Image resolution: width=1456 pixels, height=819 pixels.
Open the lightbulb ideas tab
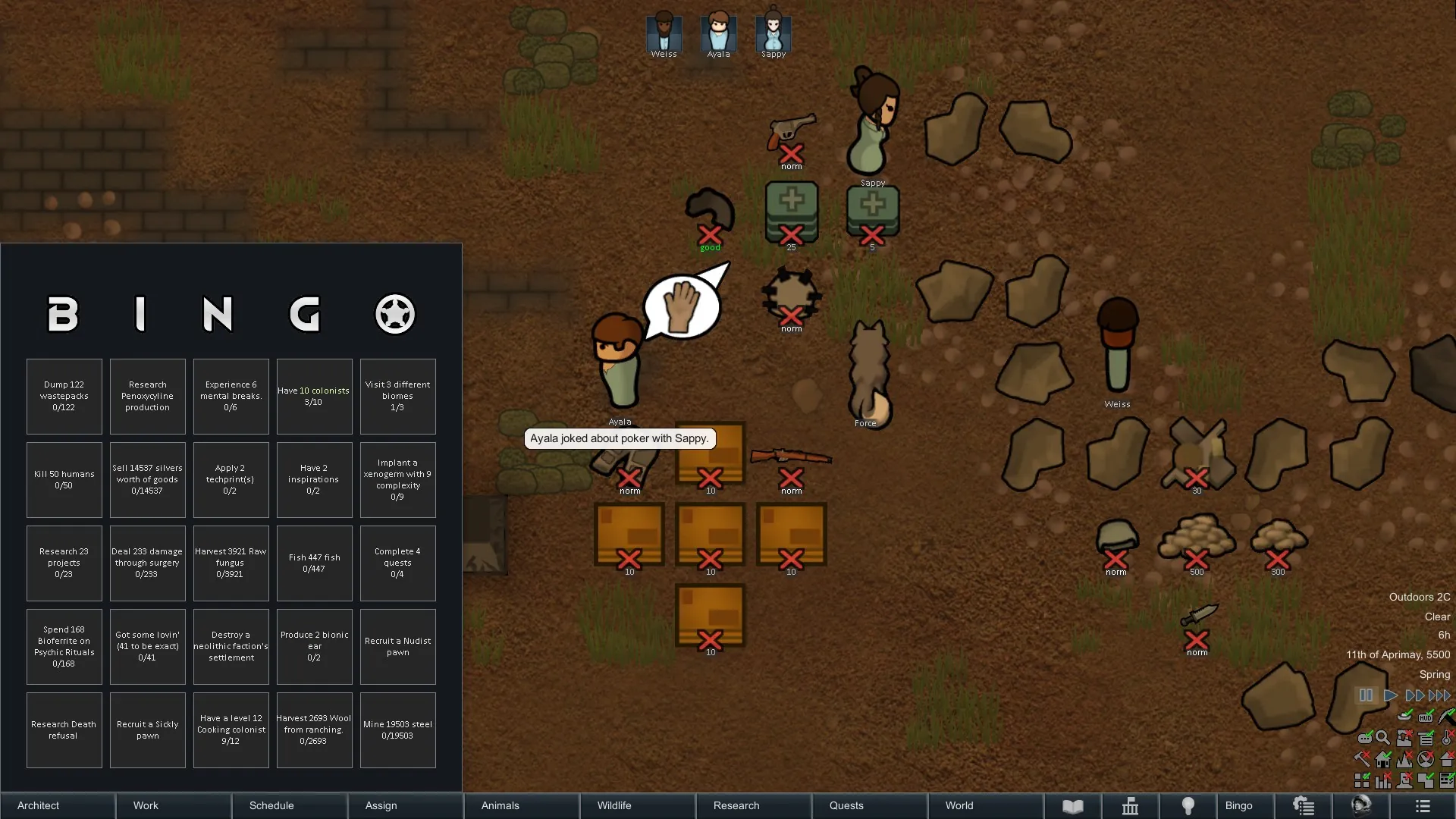[x=1188, y=805]
